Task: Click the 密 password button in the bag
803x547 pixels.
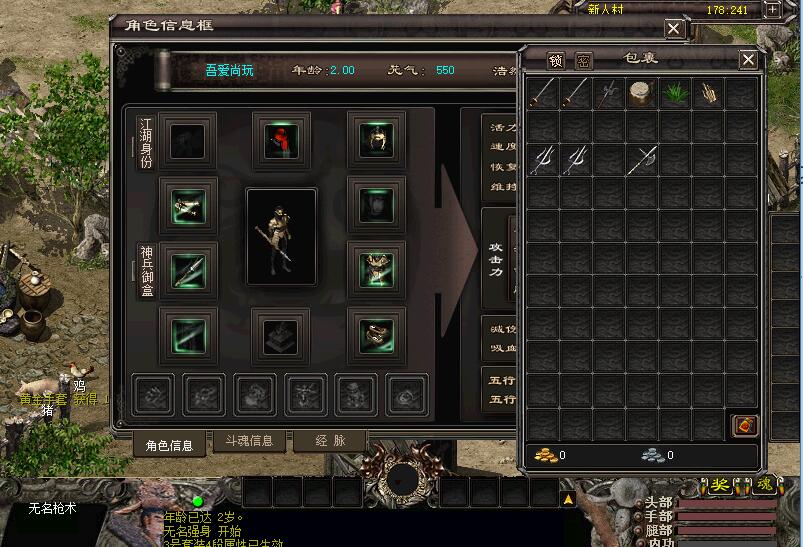Action: (584, 61)
